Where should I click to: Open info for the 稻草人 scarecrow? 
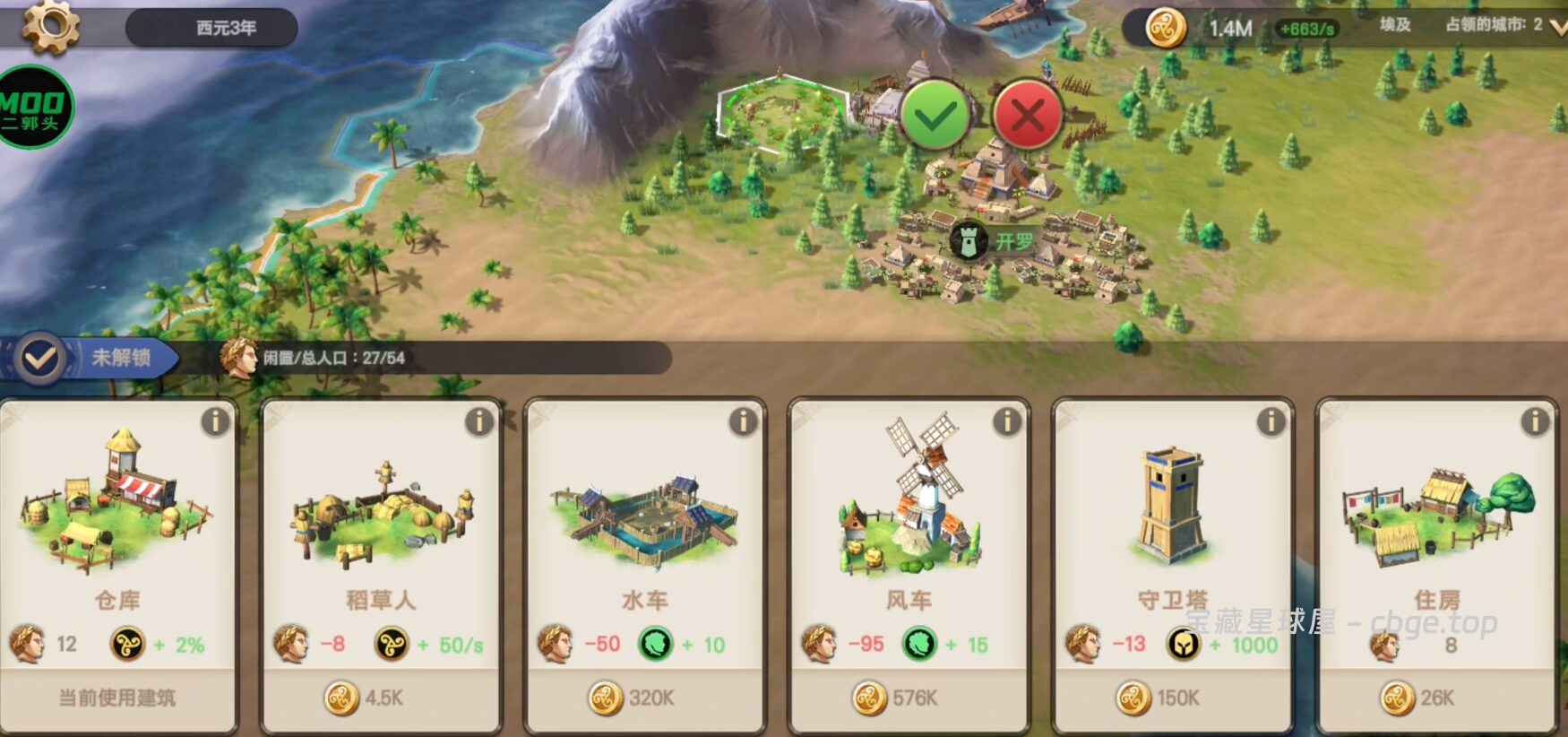(x=479, y=421)
